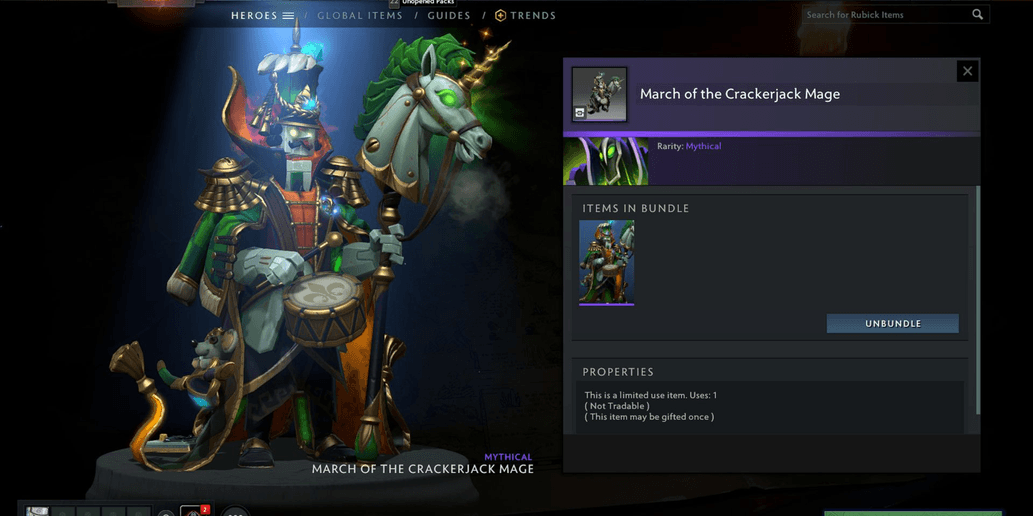Focus the Search for Rubick Items field
This screenshot has height=516, width=1033.
coord(885,15)
